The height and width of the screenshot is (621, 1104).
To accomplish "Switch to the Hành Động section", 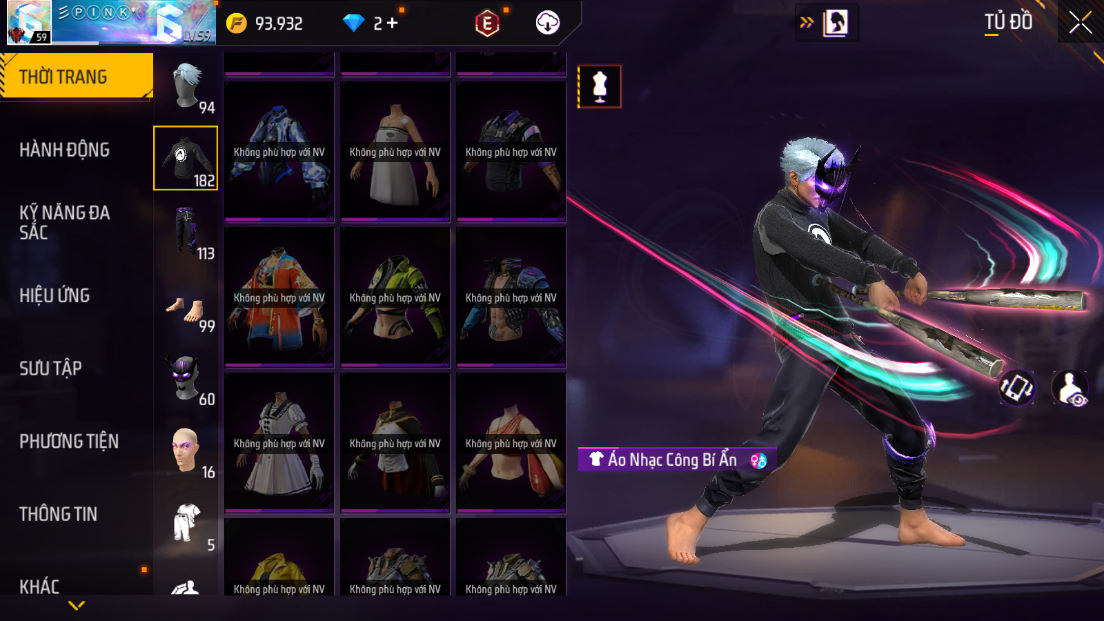I will 65,150.
